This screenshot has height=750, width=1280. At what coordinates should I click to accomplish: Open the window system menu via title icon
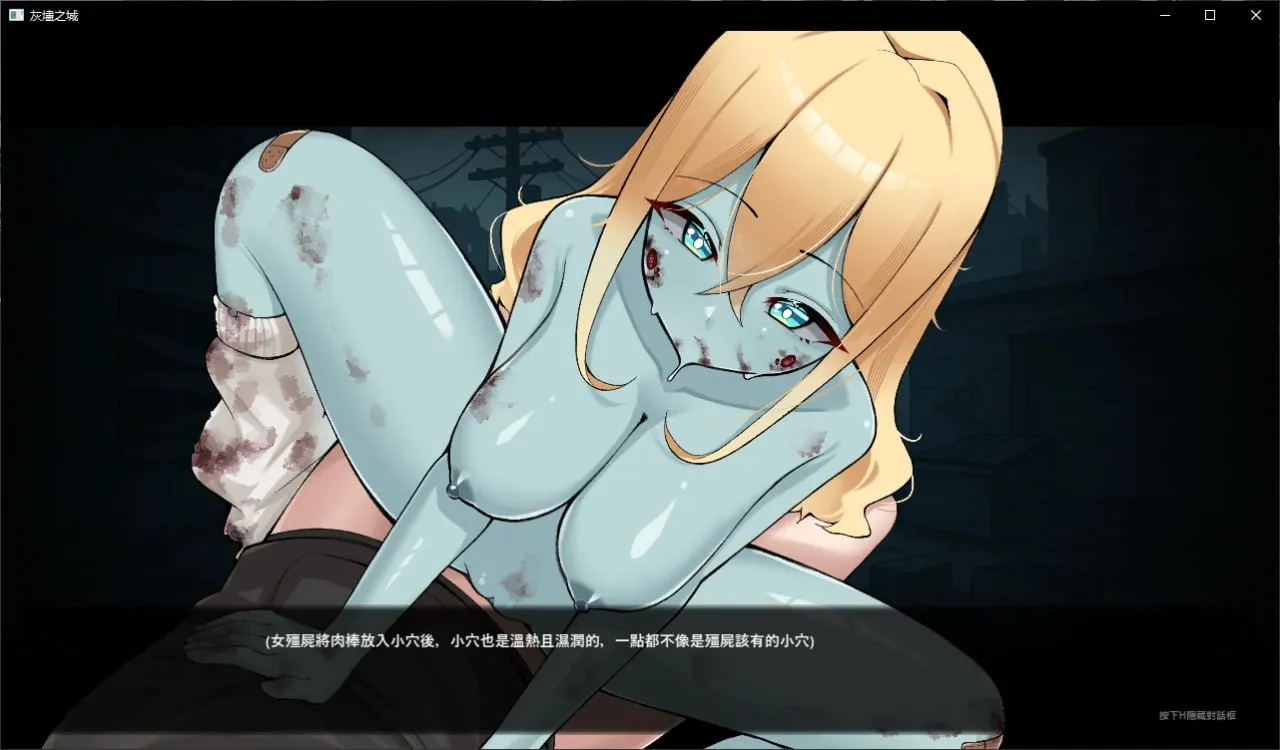point(14,15)
